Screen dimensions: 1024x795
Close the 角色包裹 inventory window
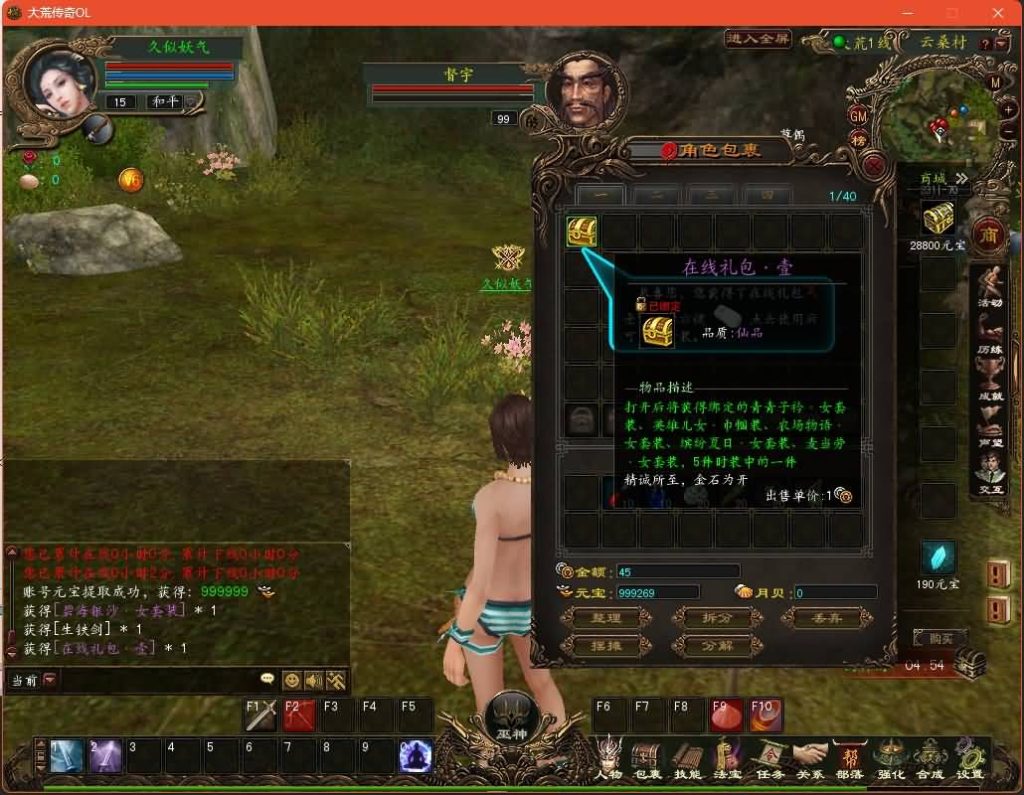(874, 166)
